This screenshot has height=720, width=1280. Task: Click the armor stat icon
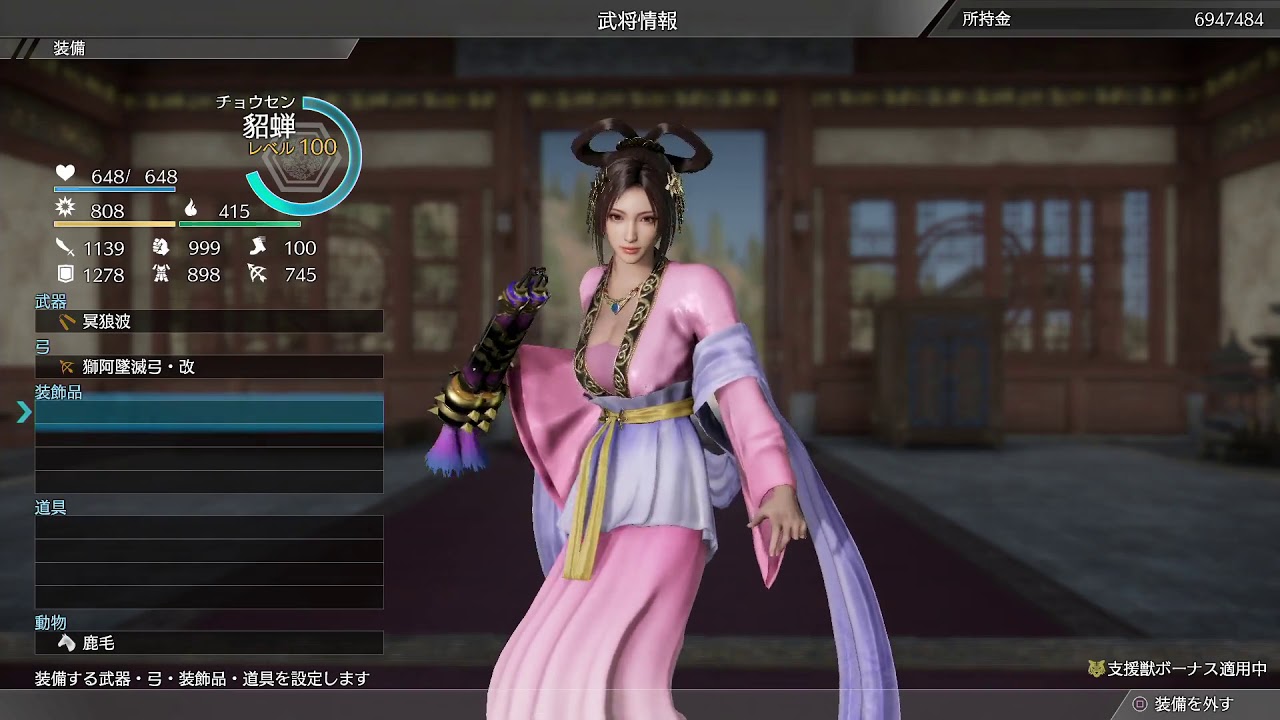pyautogui.click(x=163, y=272)
